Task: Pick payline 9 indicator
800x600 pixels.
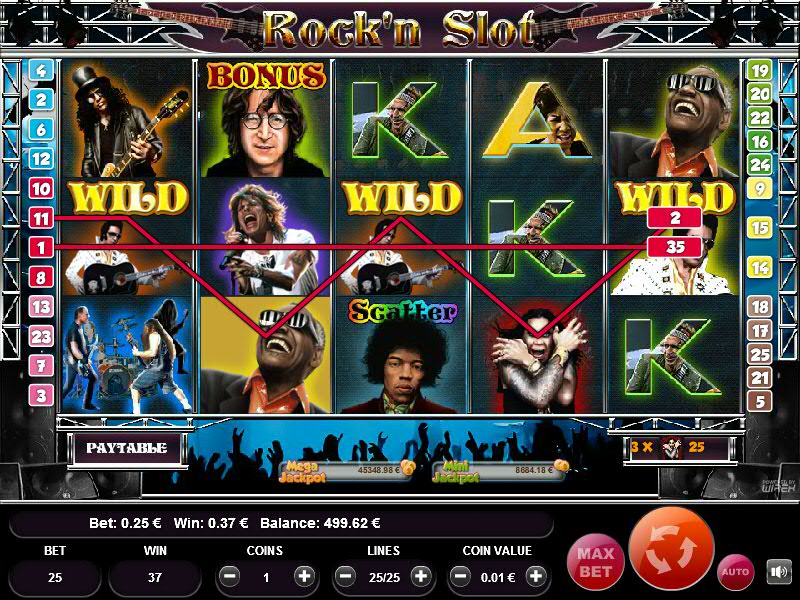Action: point(759,188)
